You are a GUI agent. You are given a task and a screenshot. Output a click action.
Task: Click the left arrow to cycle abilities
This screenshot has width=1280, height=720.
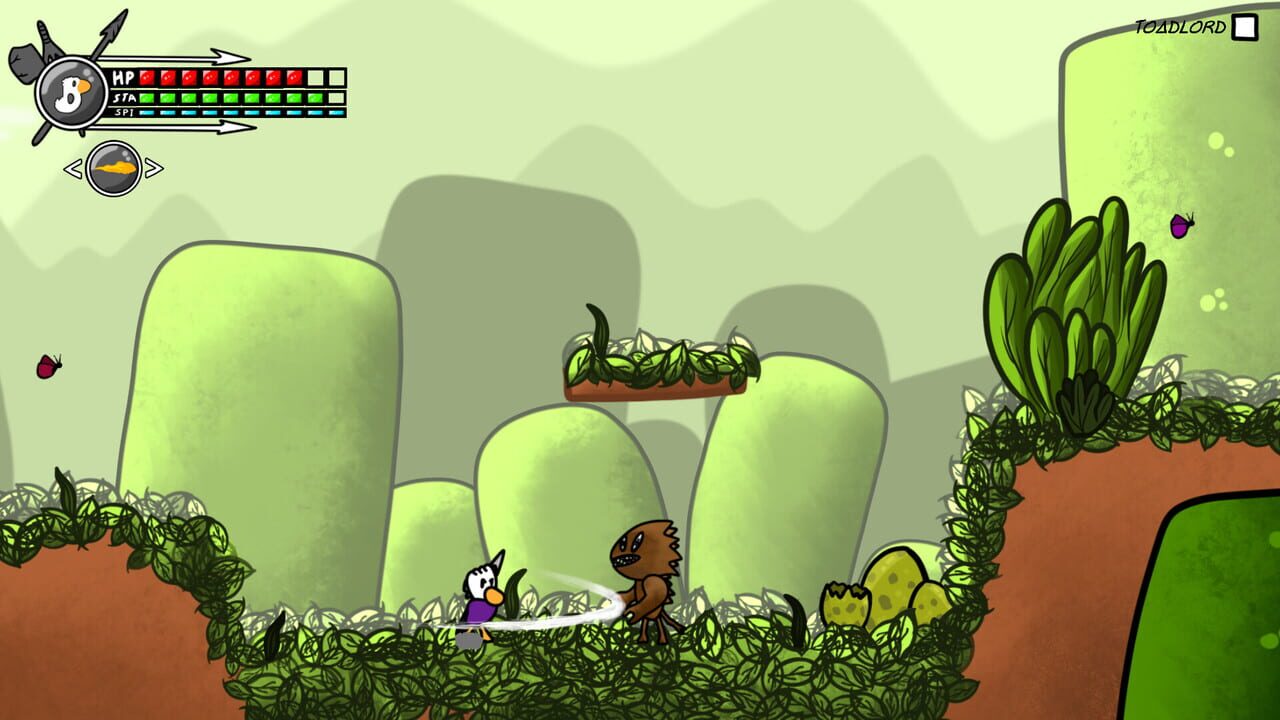coord(73,167)
